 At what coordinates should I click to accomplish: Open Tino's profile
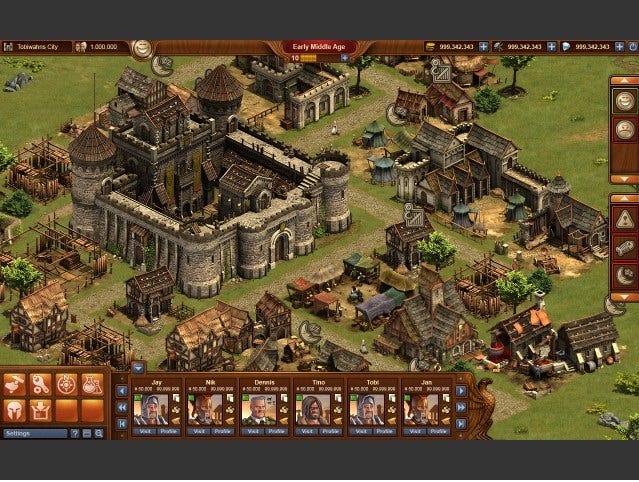[325, 431]
